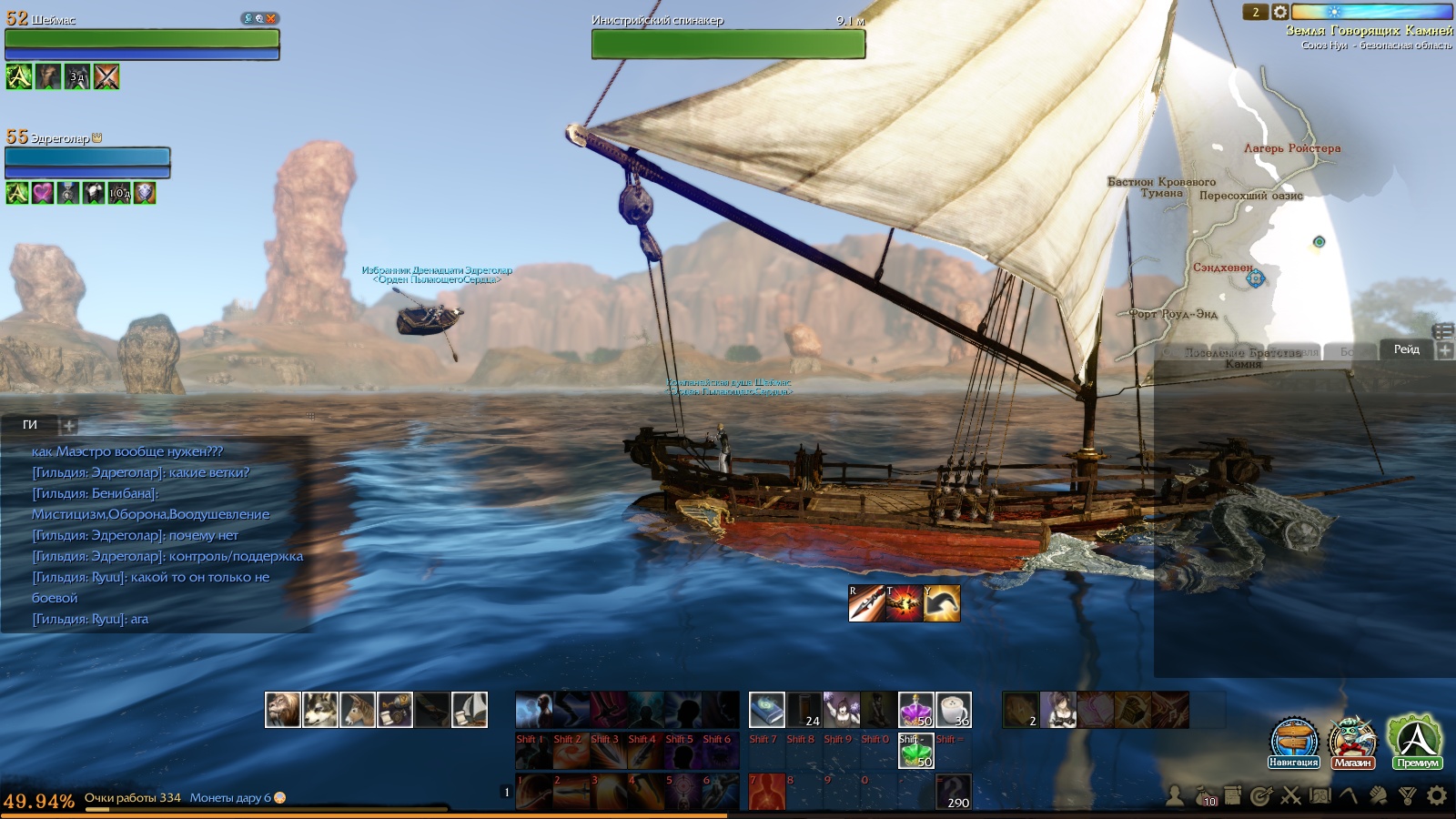Open the gear settings icon in bottom menu
This screenshot has height=819, width=1456.
(1437, 796)
